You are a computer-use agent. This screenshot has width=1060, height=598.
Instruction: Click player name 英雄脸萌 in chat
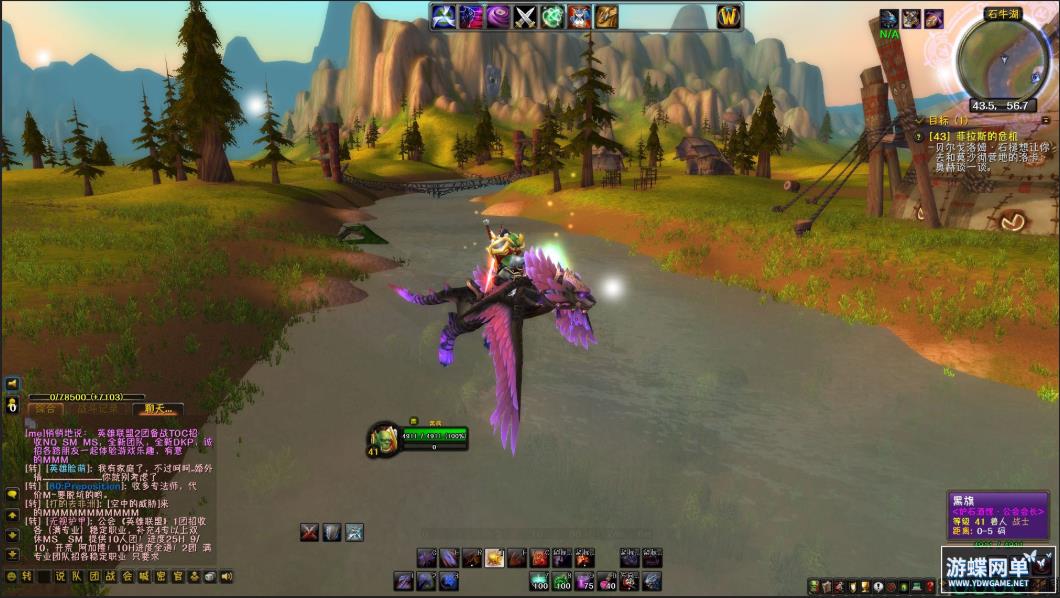click(x=68, y=468)
